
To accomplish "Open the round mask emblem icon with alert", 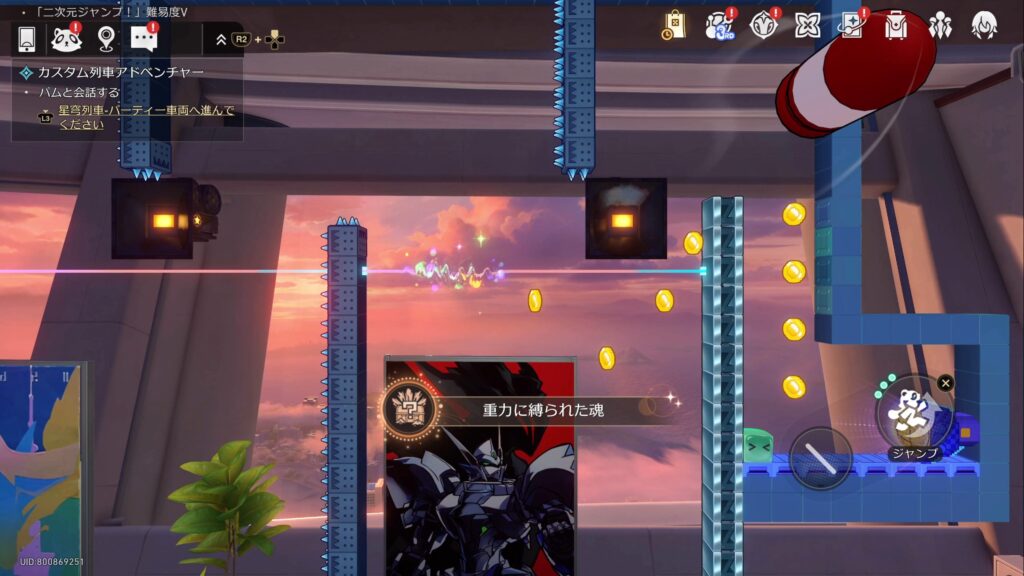I will coord(764,25).
